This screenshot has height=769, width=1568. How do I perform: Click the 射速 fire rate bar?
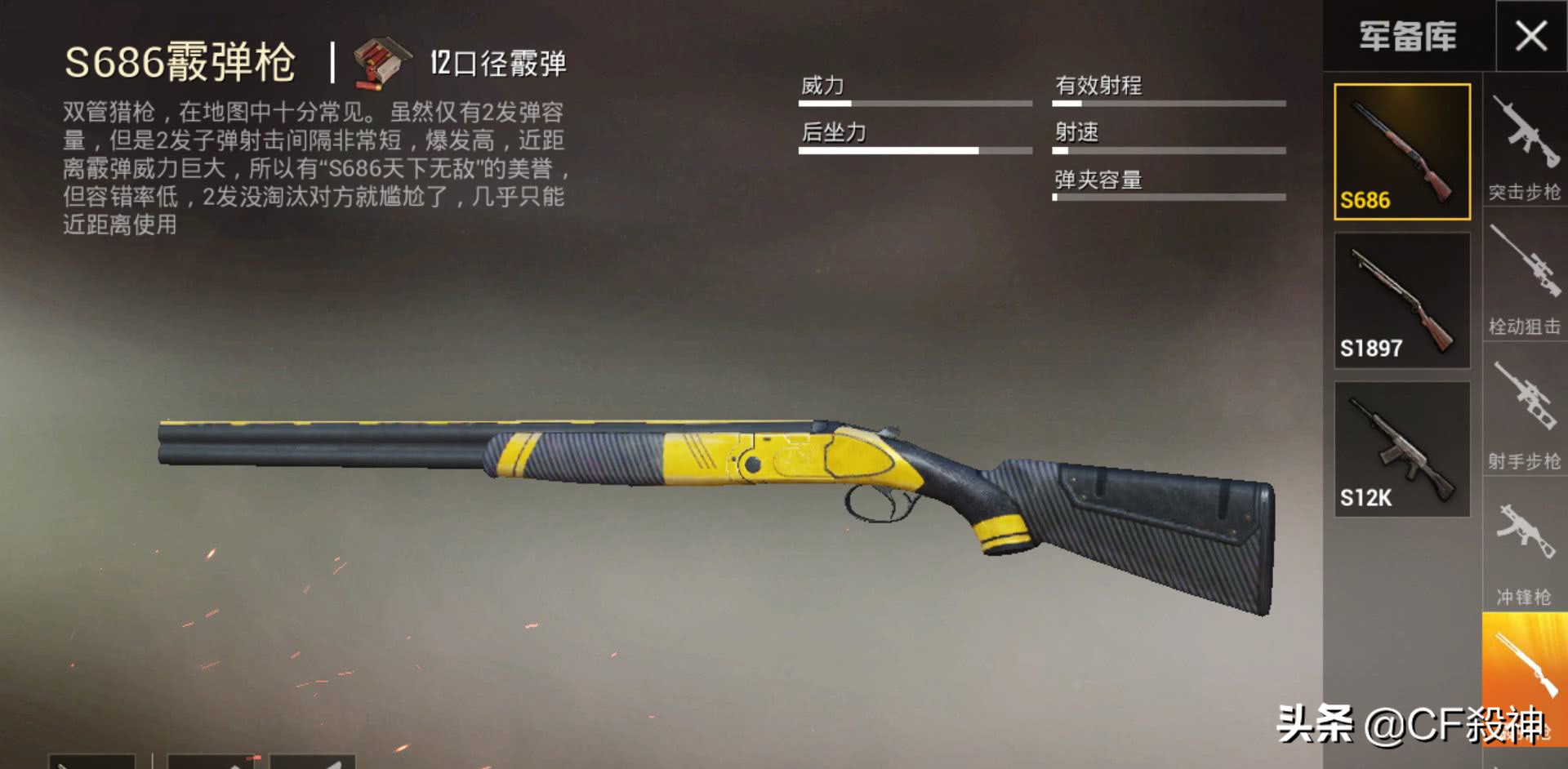pyautogui.click(x=1169, y=151)
